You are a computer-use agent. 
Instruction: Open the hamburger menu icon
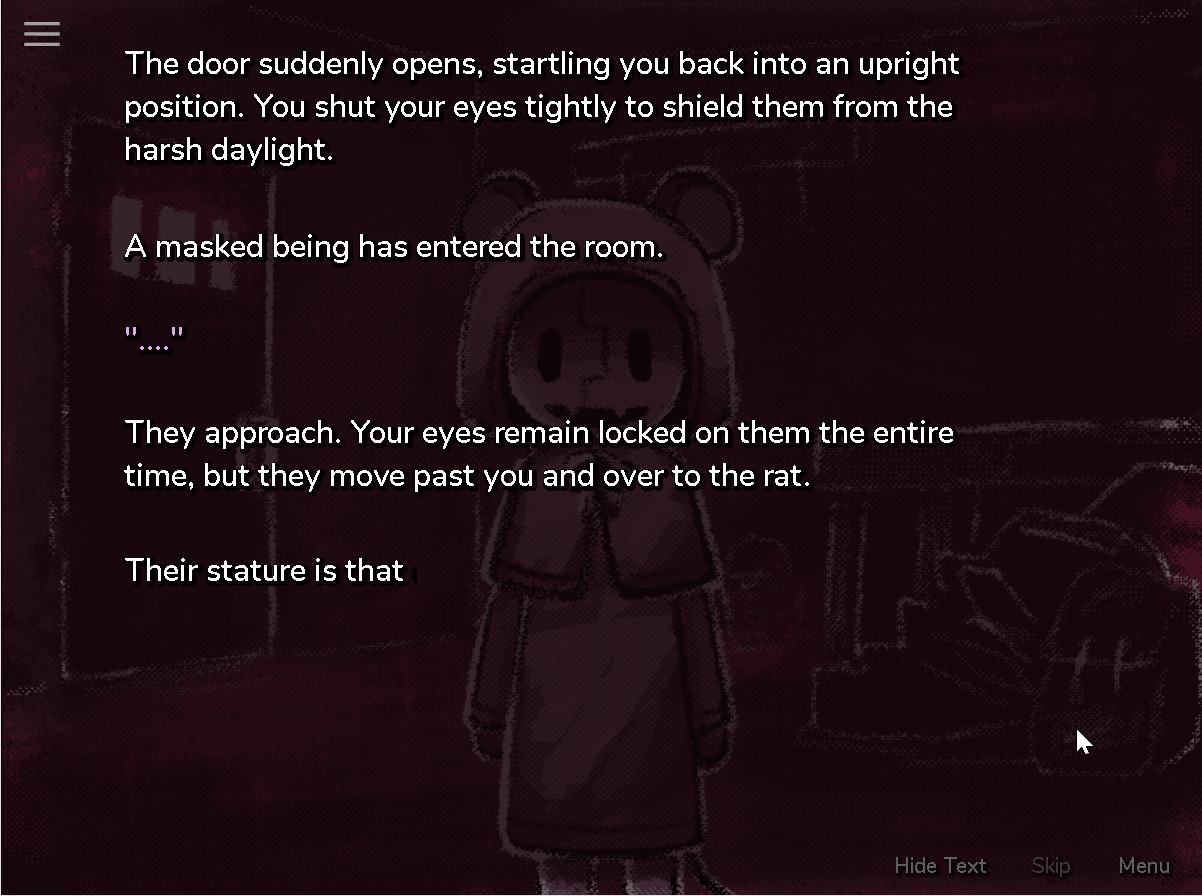(x=42, y=35)
